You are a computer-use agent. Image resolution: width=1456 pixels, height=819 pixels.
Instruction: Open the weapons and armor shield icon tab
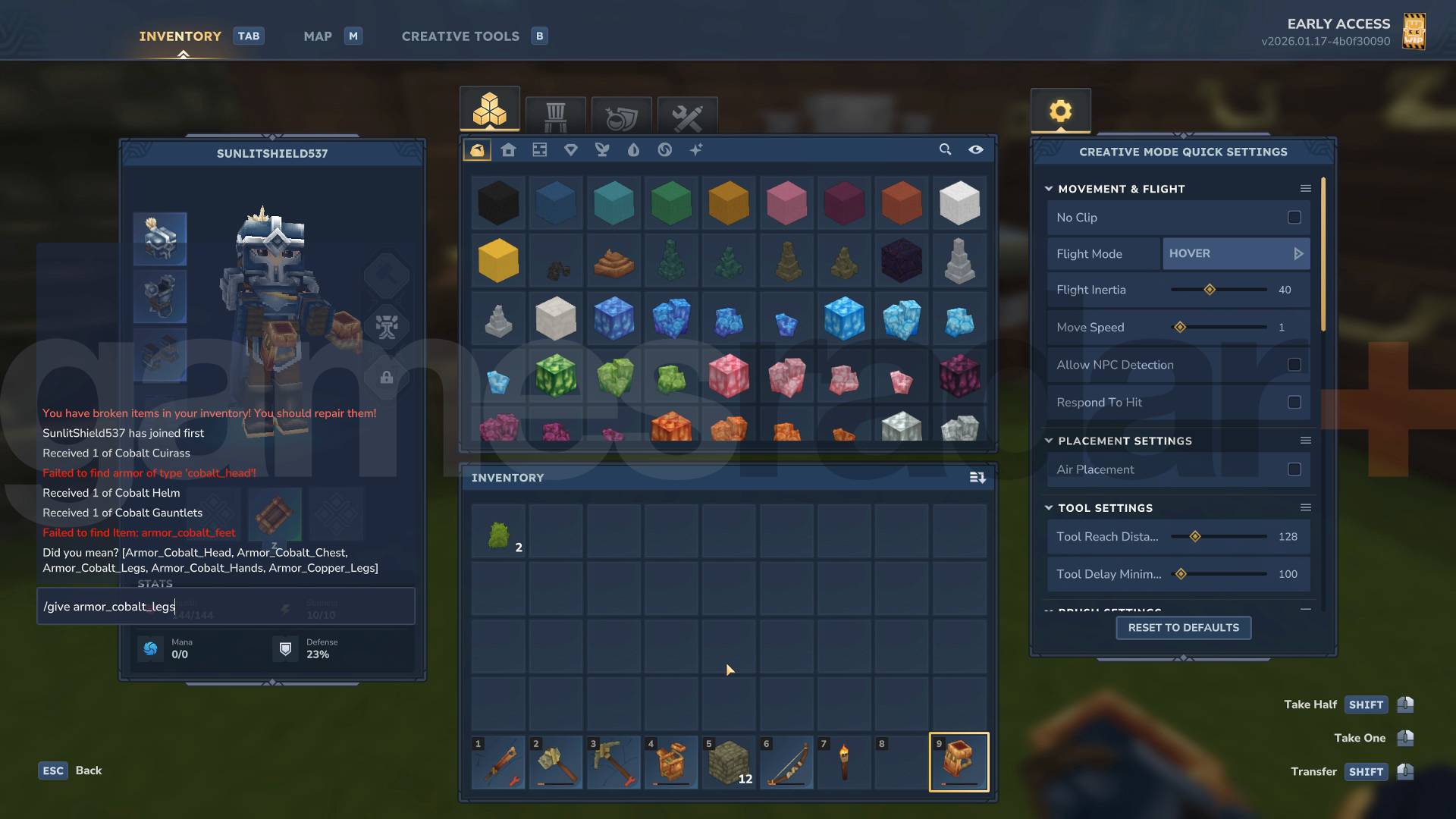coord(622,115)
